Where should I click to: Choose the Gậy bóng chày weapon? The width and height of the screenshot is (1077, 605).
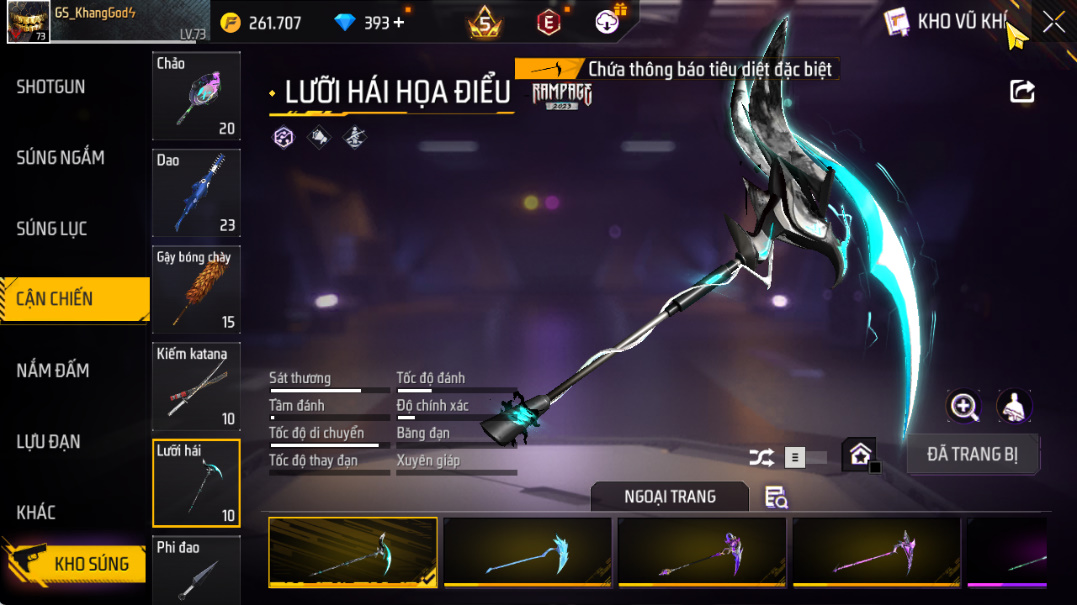click(196, 290)
